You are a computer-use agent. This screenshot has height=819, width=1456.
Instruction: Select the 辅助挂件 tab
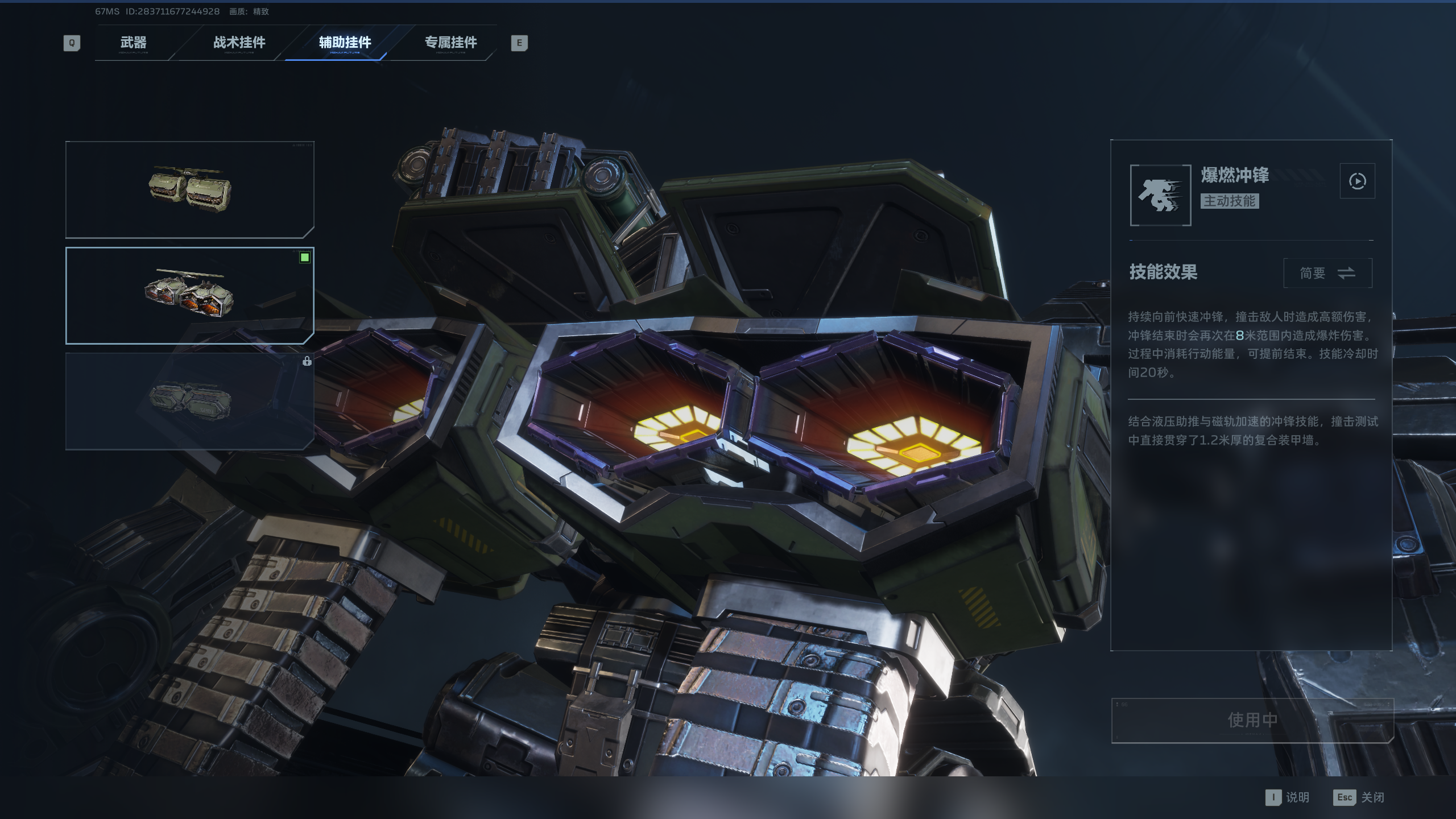[345, 43]
